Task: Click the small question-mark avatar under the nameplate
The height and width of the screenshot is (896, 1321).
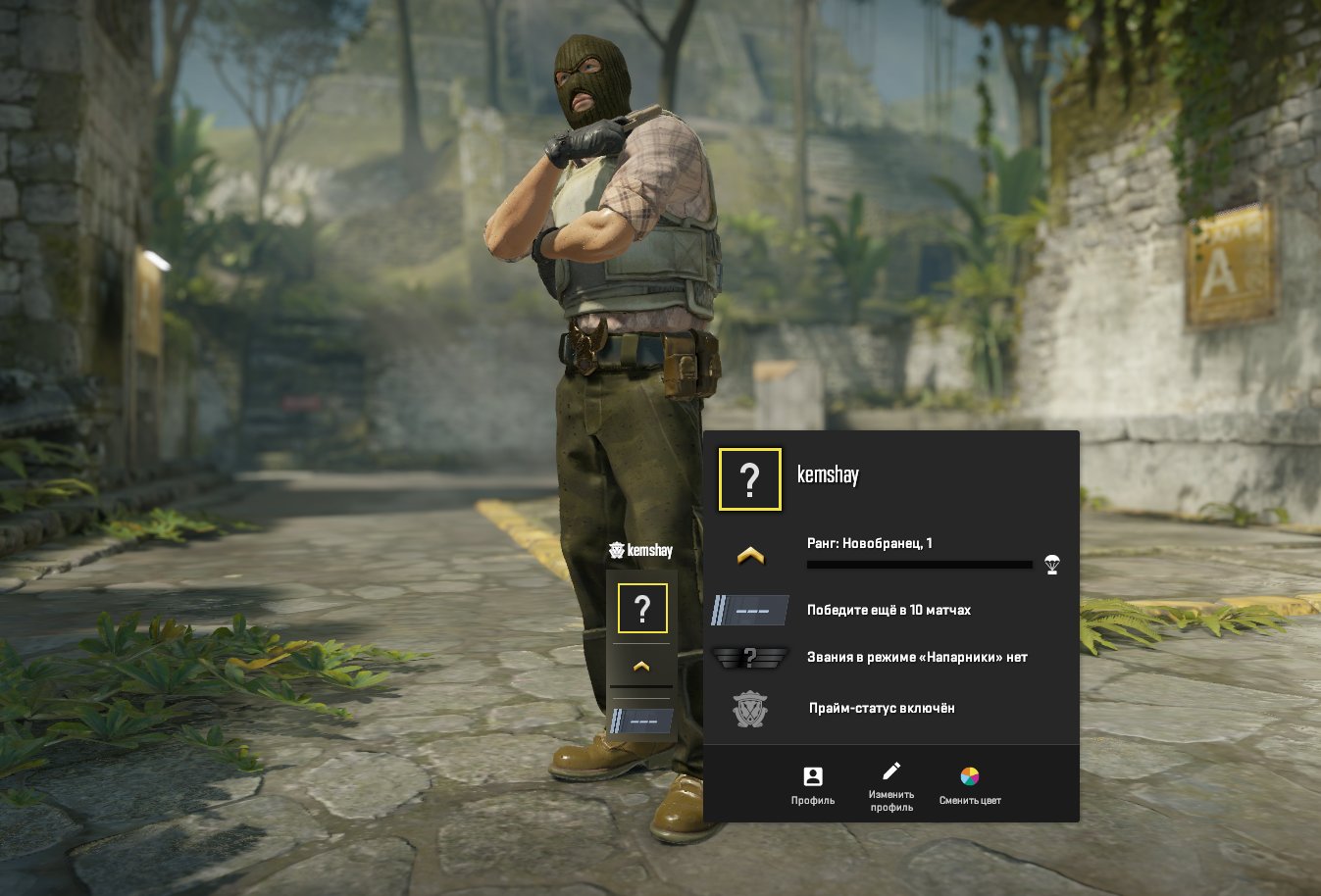Action: click(x=642, y=609)
